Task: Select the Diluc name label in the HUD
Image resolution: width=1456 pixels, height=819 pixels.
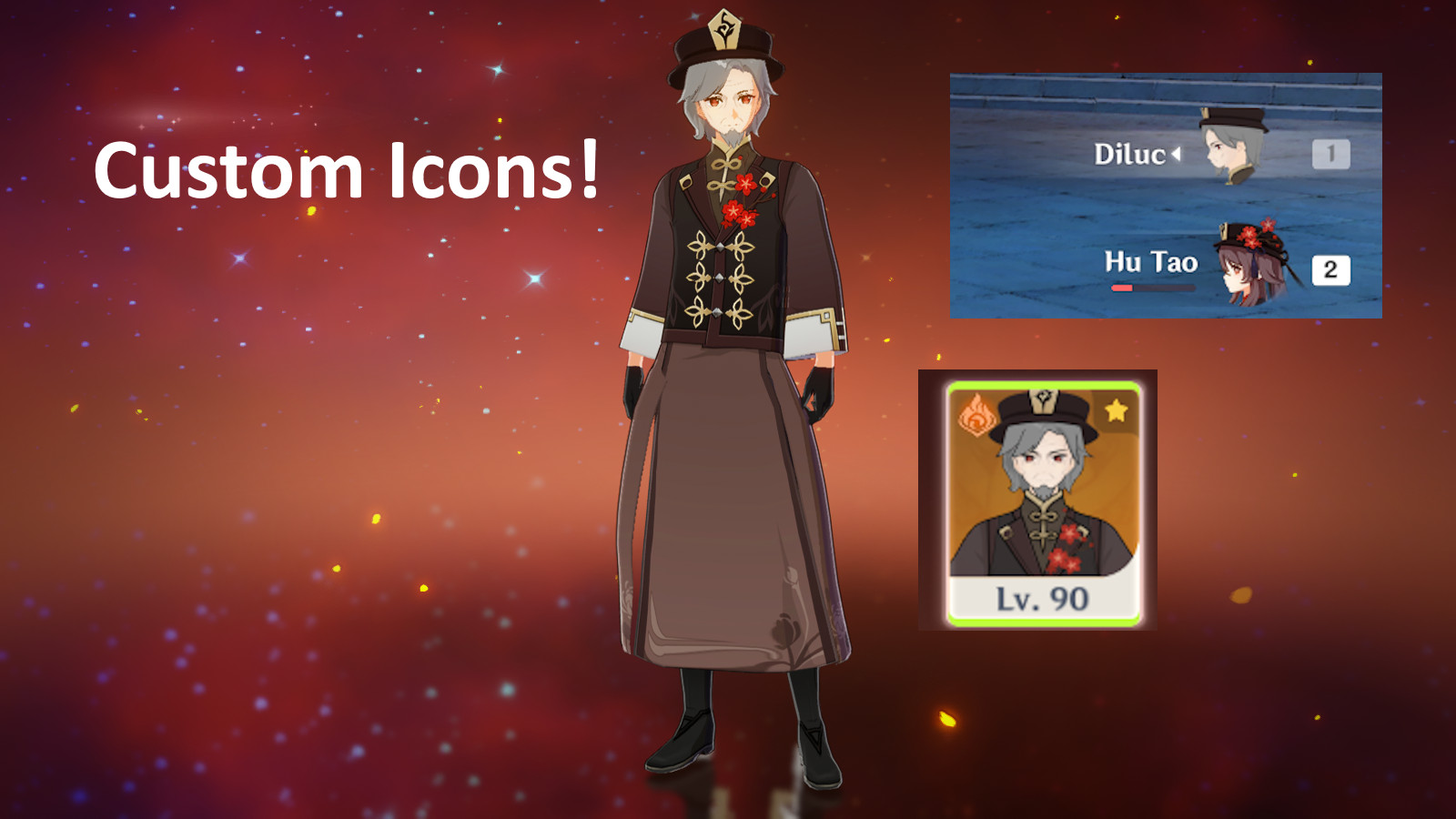Action: tap(1131, 155)
